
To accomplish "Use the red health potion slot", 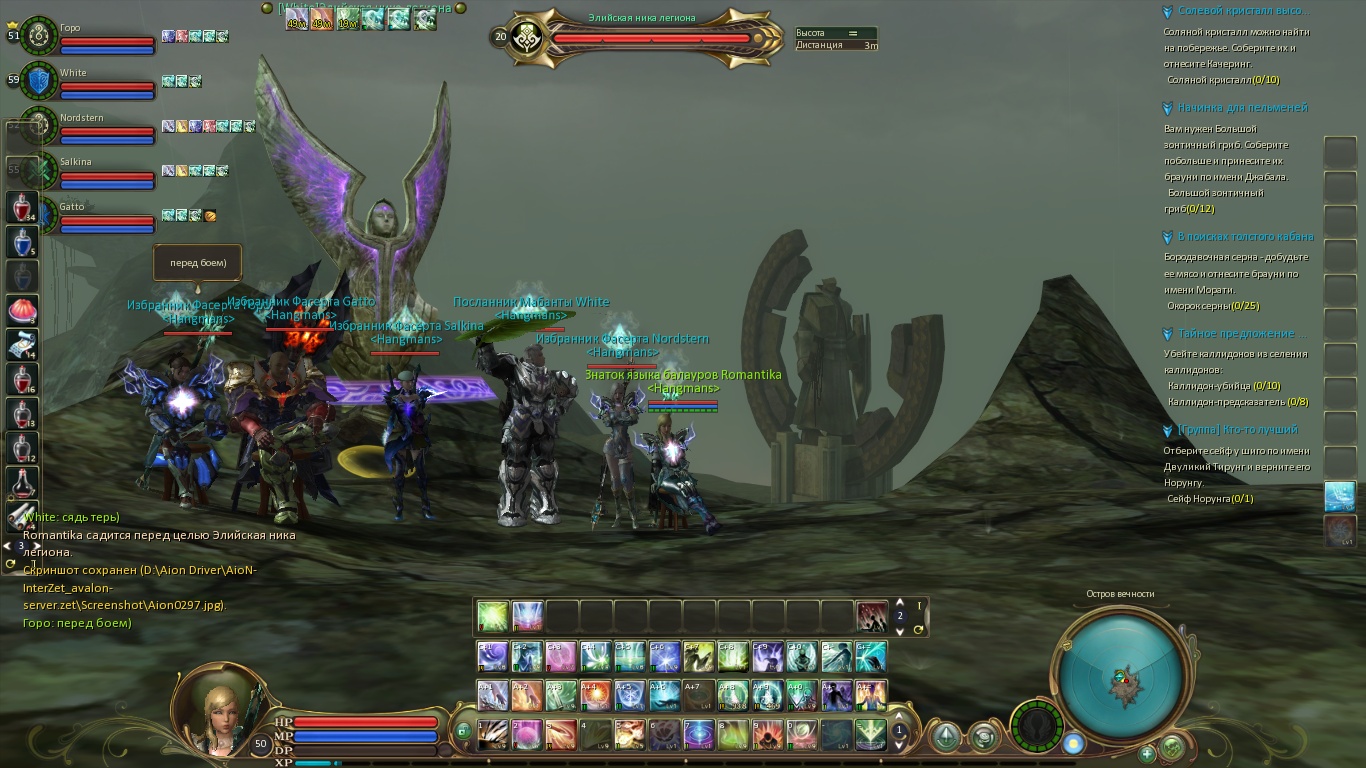I will coord(22,208).
